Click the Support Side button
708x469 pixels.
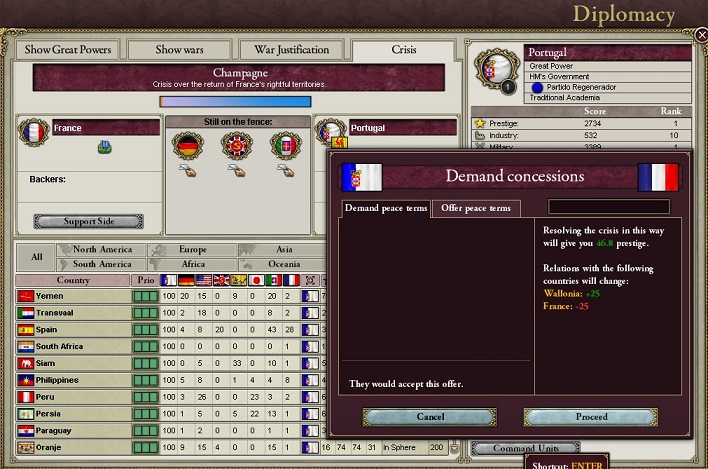pos(88,221)
